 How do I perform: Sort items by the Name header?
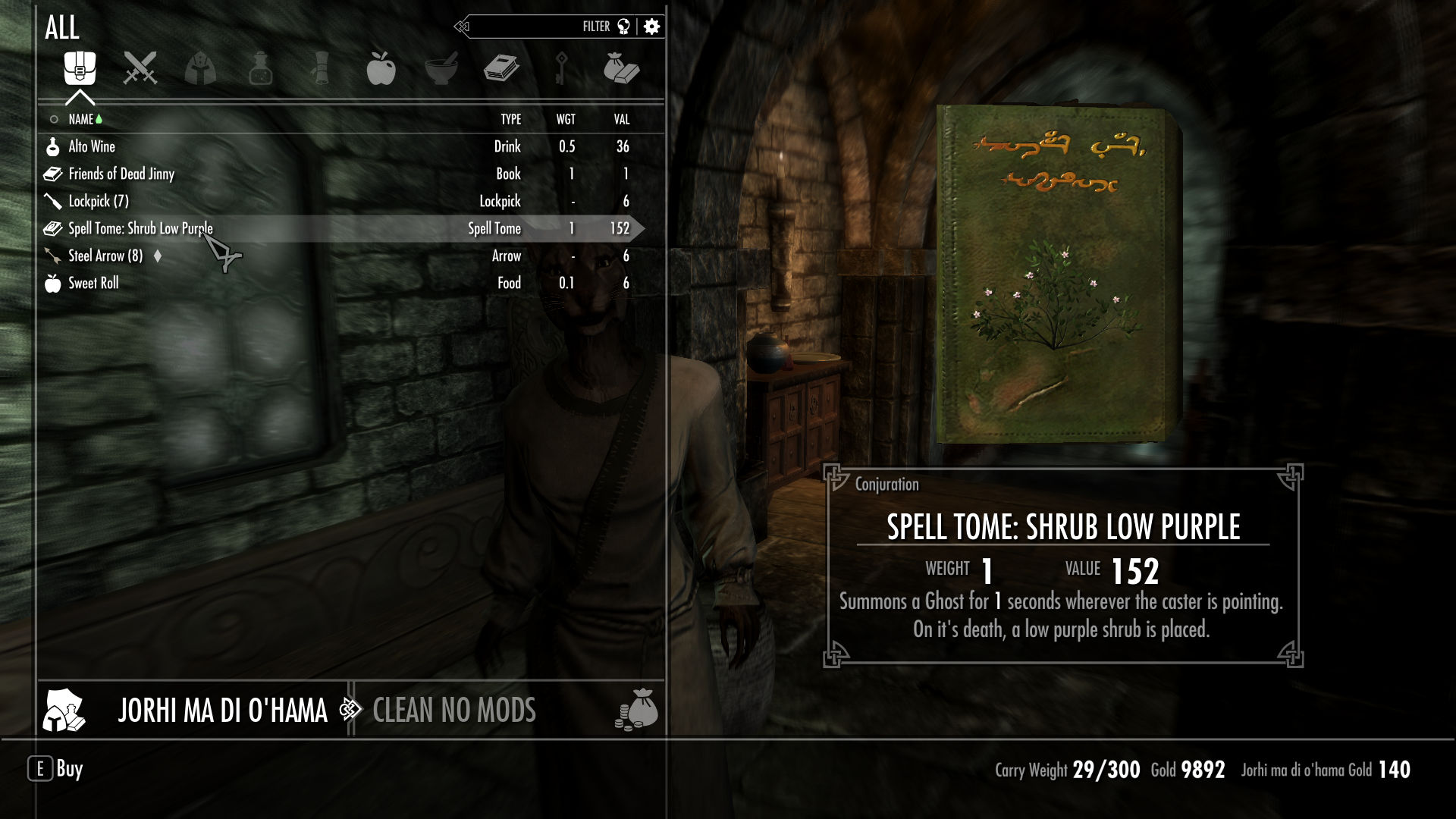tap(81, 120)
